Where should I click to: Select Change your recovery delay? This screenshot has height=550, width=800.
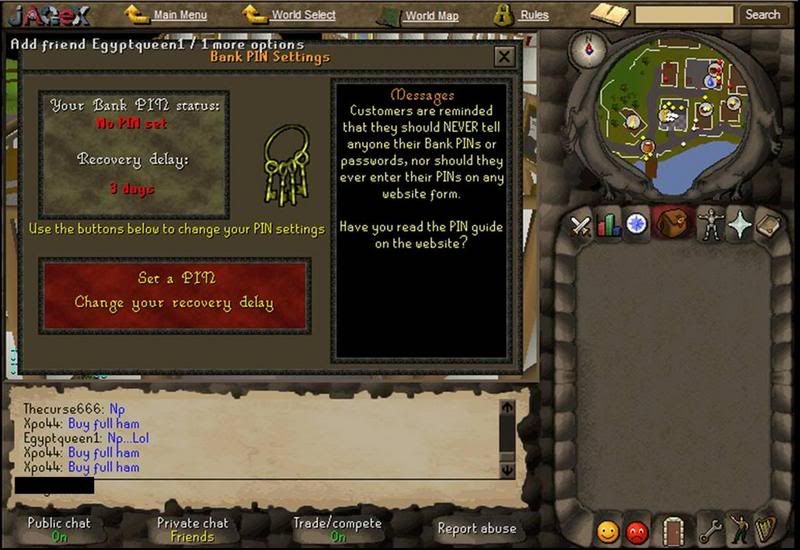[x=174, y=302]
